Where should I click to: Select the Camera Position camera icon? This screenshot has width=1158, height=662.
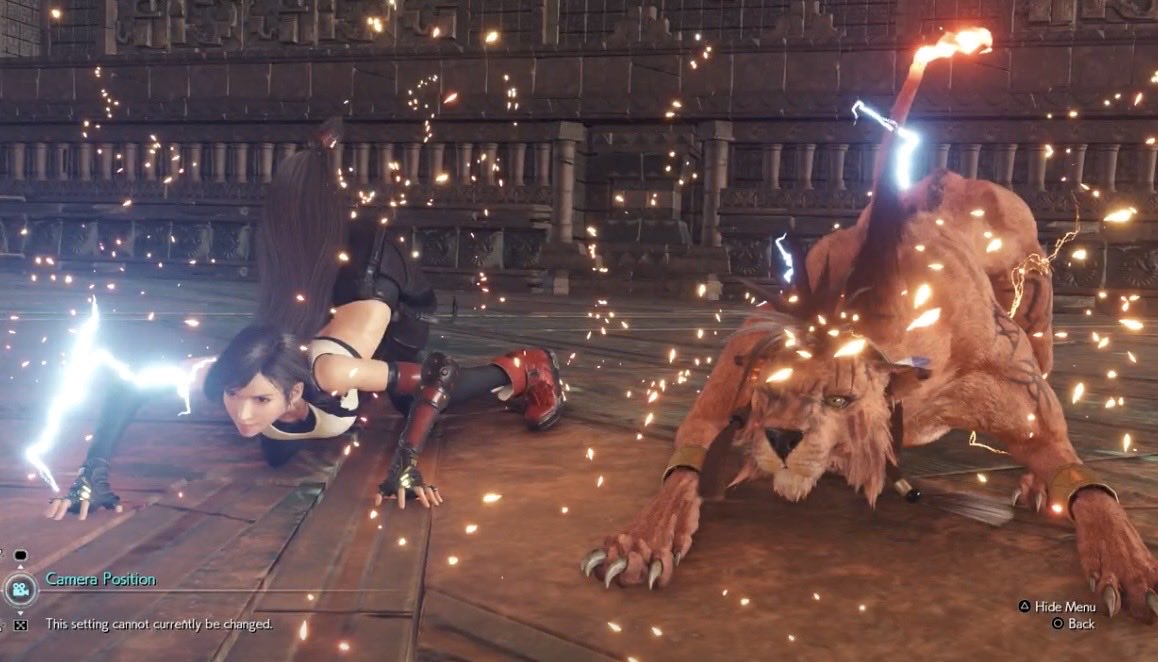pyautogui.click(x=19, y=589)
